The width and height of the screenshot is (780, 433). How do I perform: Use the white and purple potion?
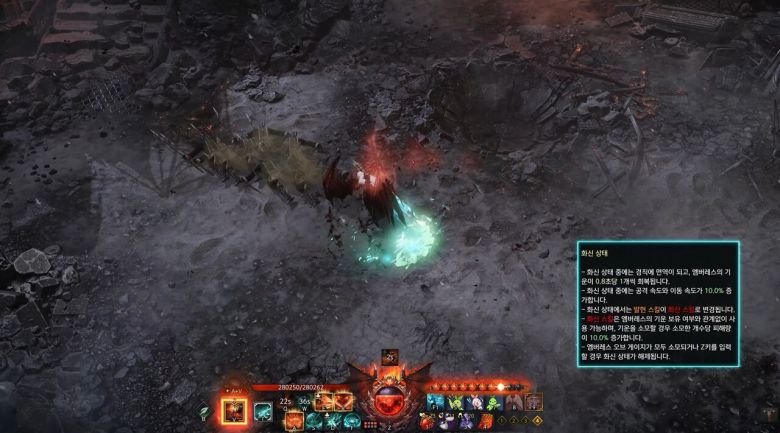click(x=446, y=421)
